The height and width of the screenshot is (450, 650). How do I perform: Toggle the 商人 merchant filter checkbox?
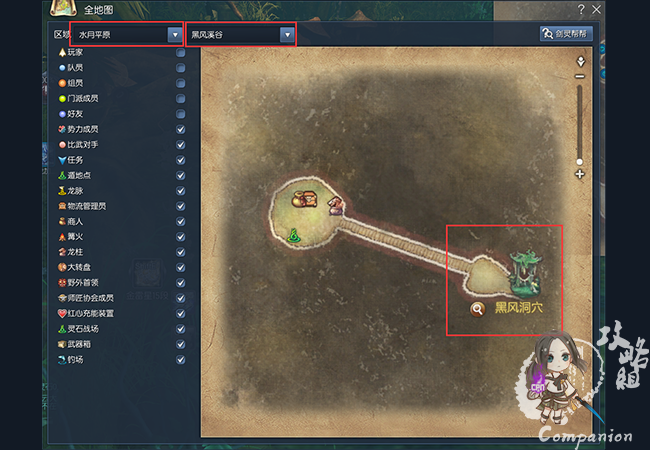tap(180, 221)
